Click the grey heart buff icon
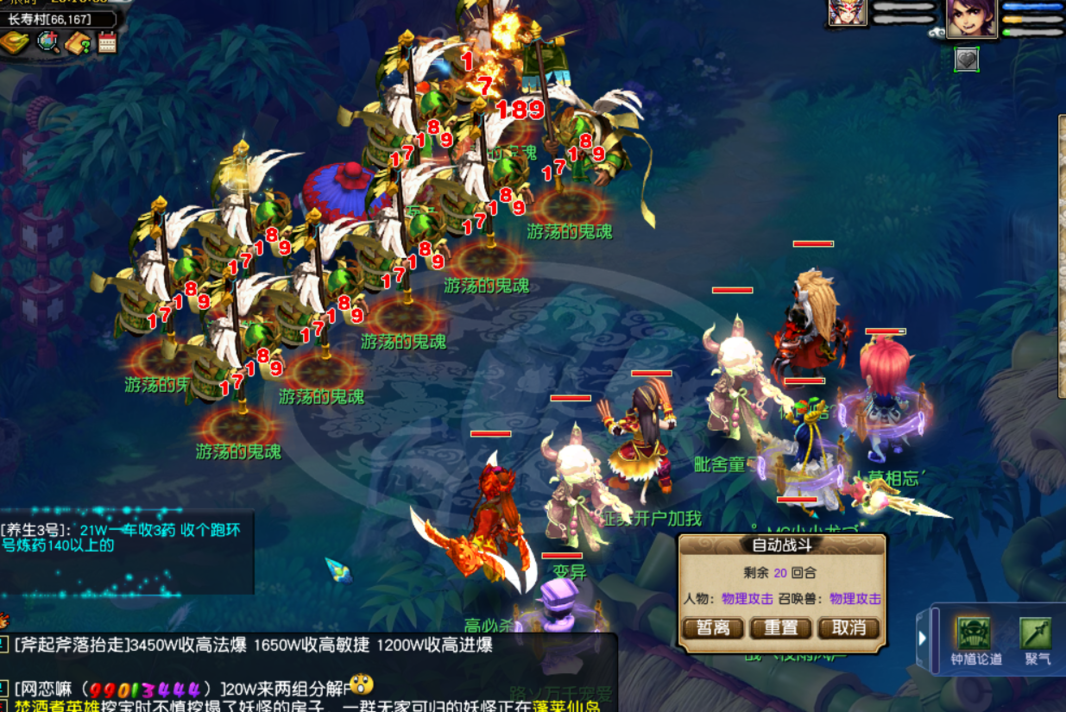The image size is (1066, 712). point(966,59)
